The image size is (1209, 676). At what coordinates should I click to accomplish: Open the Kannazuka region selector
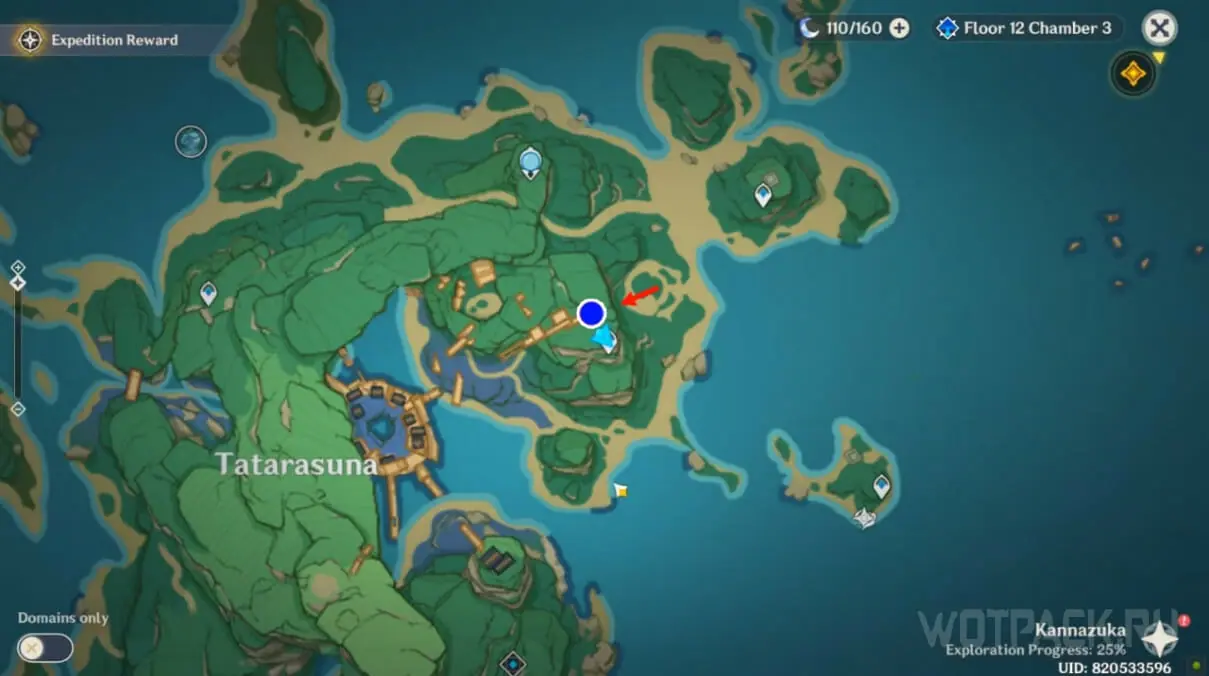coord(1159,638)
